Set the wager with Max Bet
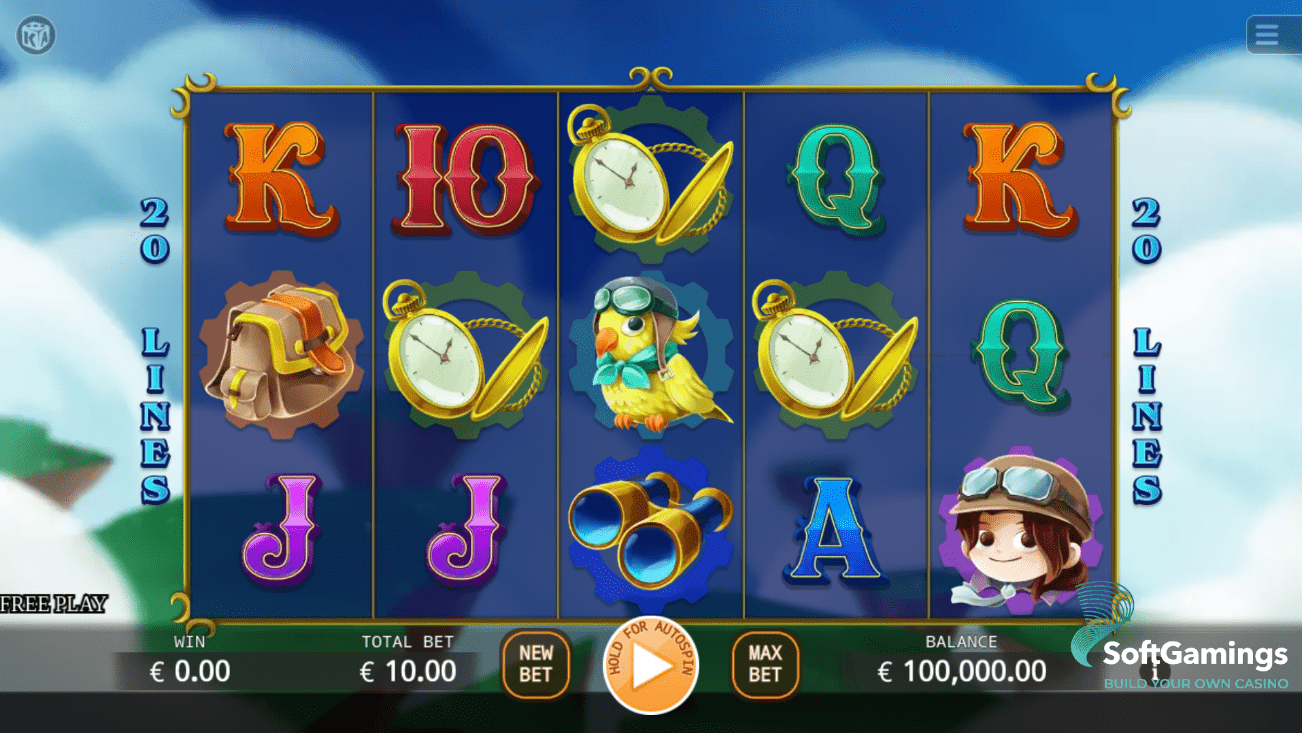Image resolution: width=1302 pixels, height=733 pixels. (x=765, y=664)
